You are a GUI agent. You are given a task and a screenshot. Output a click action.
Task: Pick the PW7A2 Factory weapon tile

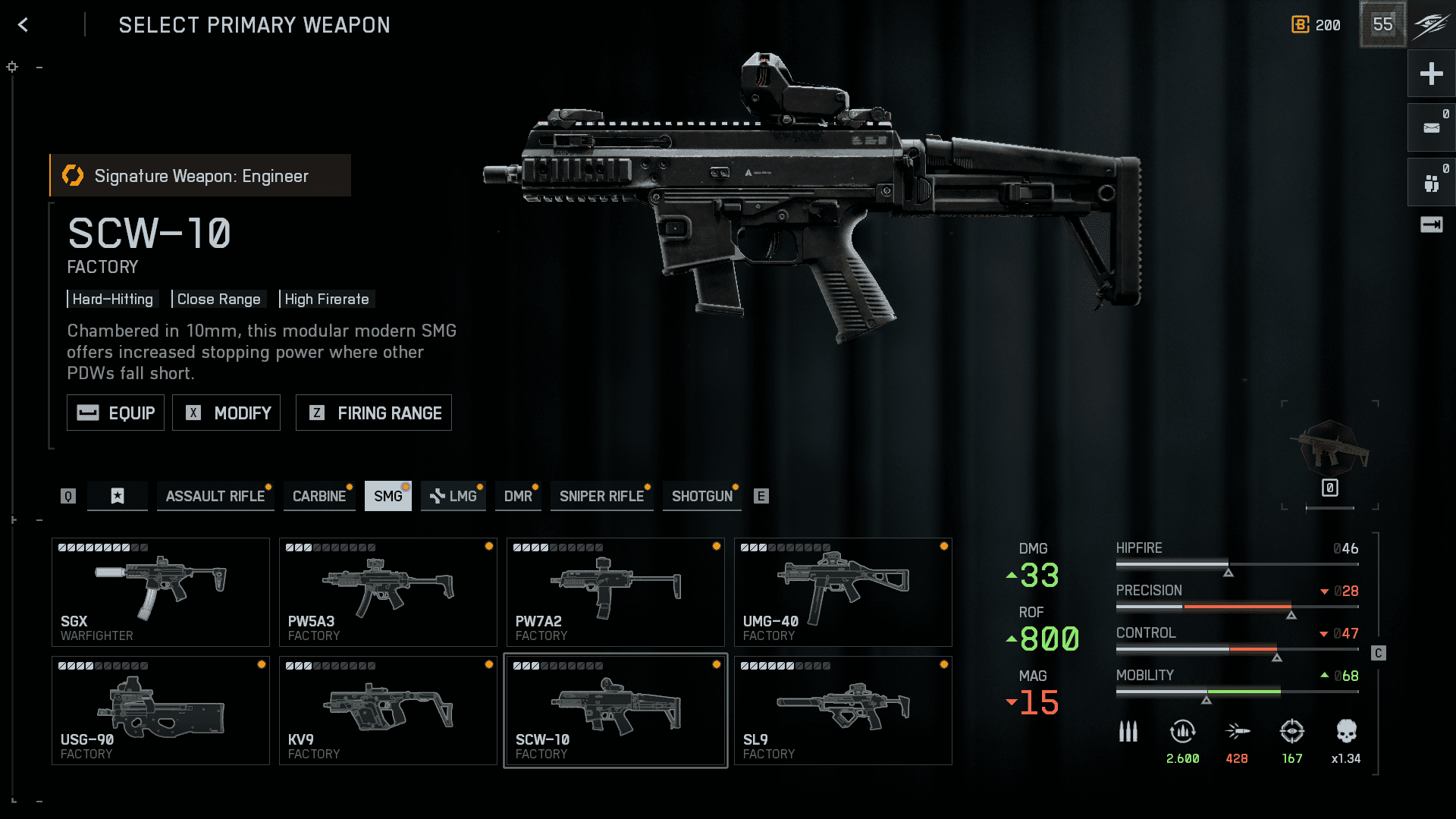coord(616,591)
